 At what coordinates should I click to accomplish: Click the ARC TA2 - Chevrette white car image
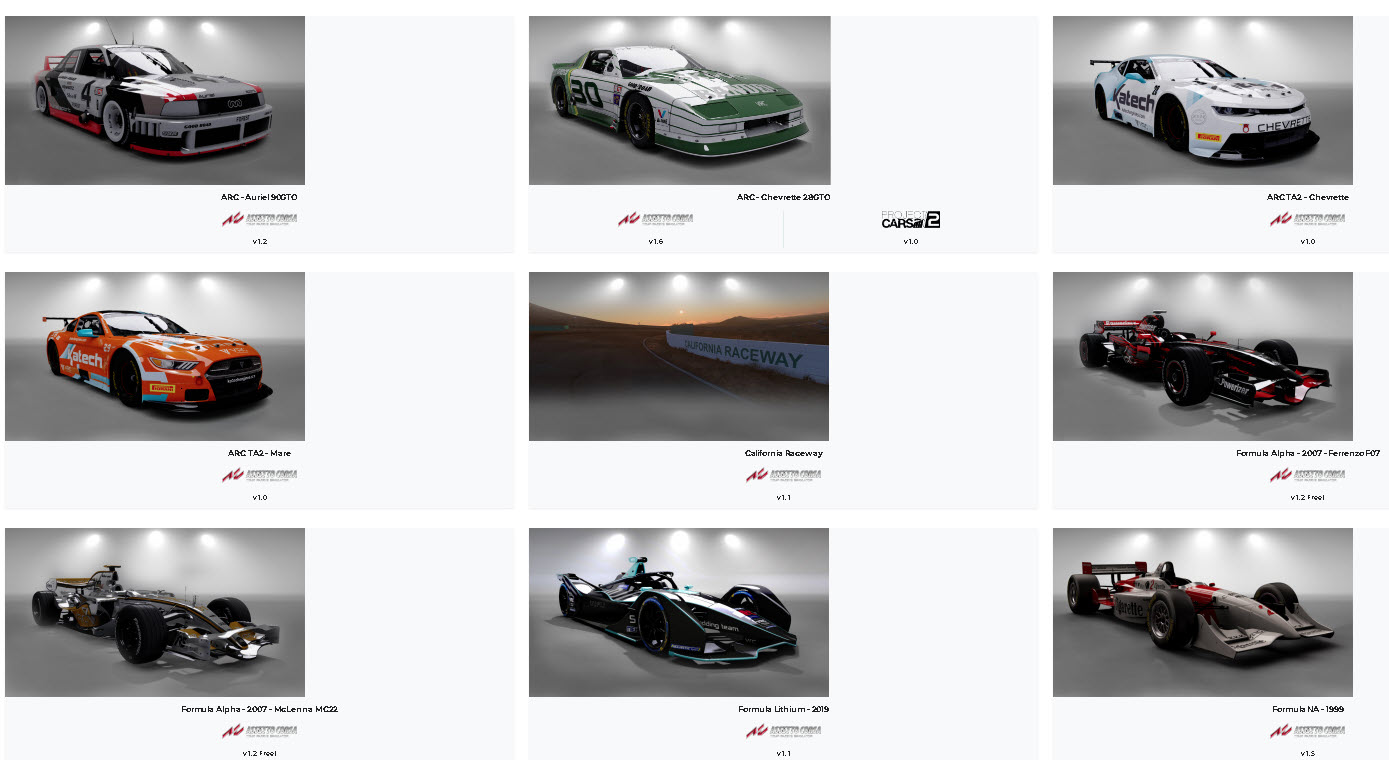[x=1202, y=100]
